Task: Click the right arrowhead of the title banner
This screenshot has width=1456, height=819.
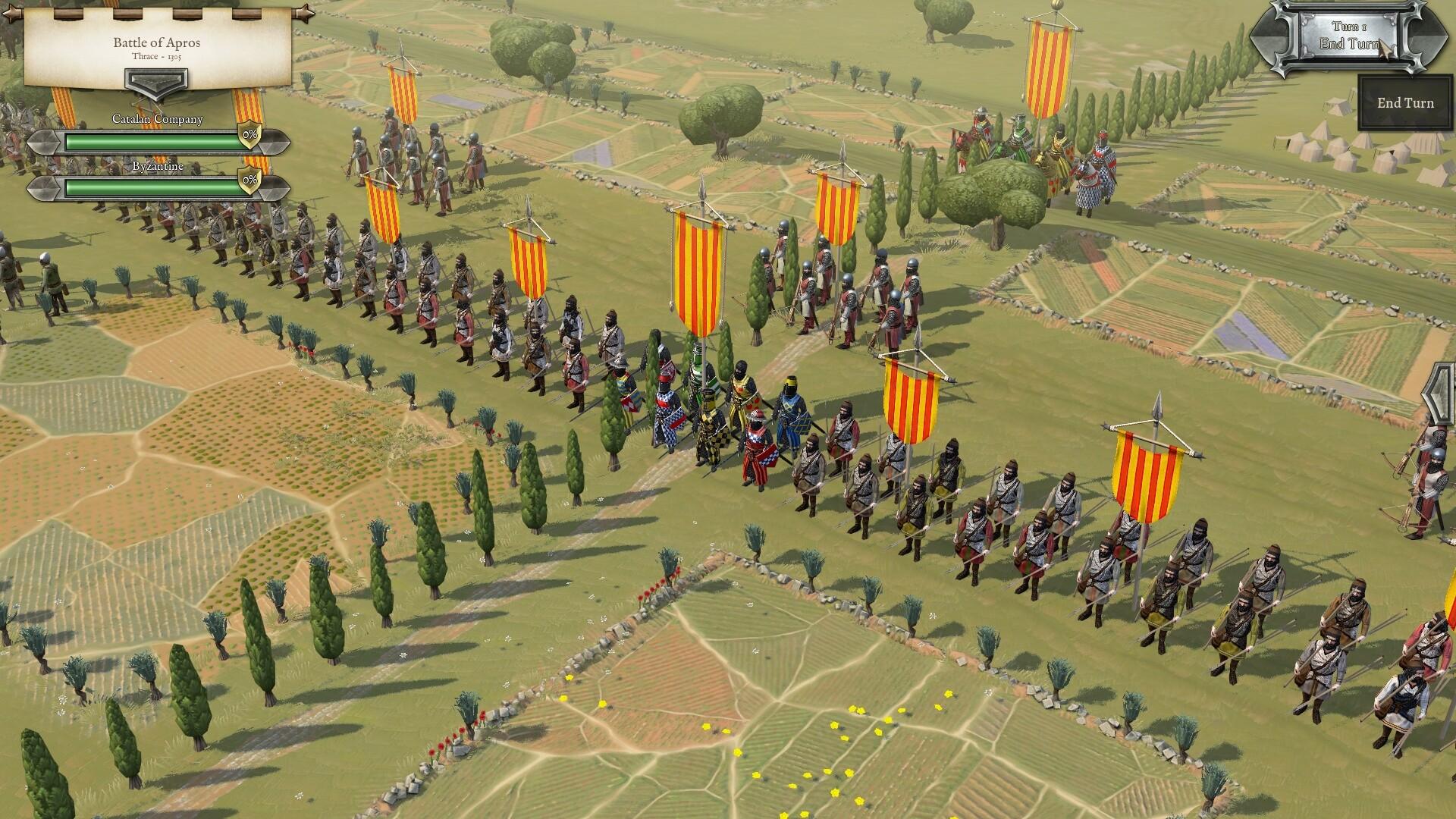Action: [305, 14]
